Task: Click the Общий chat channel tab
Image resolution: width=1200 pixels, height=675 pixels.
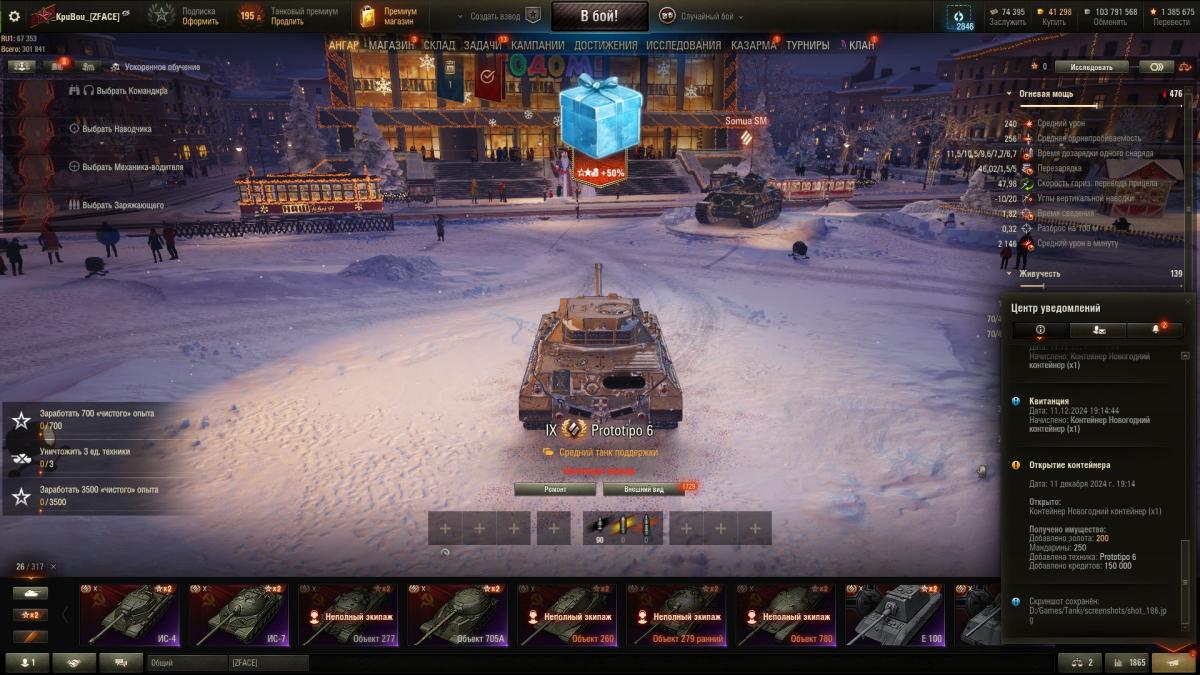Action: click(186, 662)
